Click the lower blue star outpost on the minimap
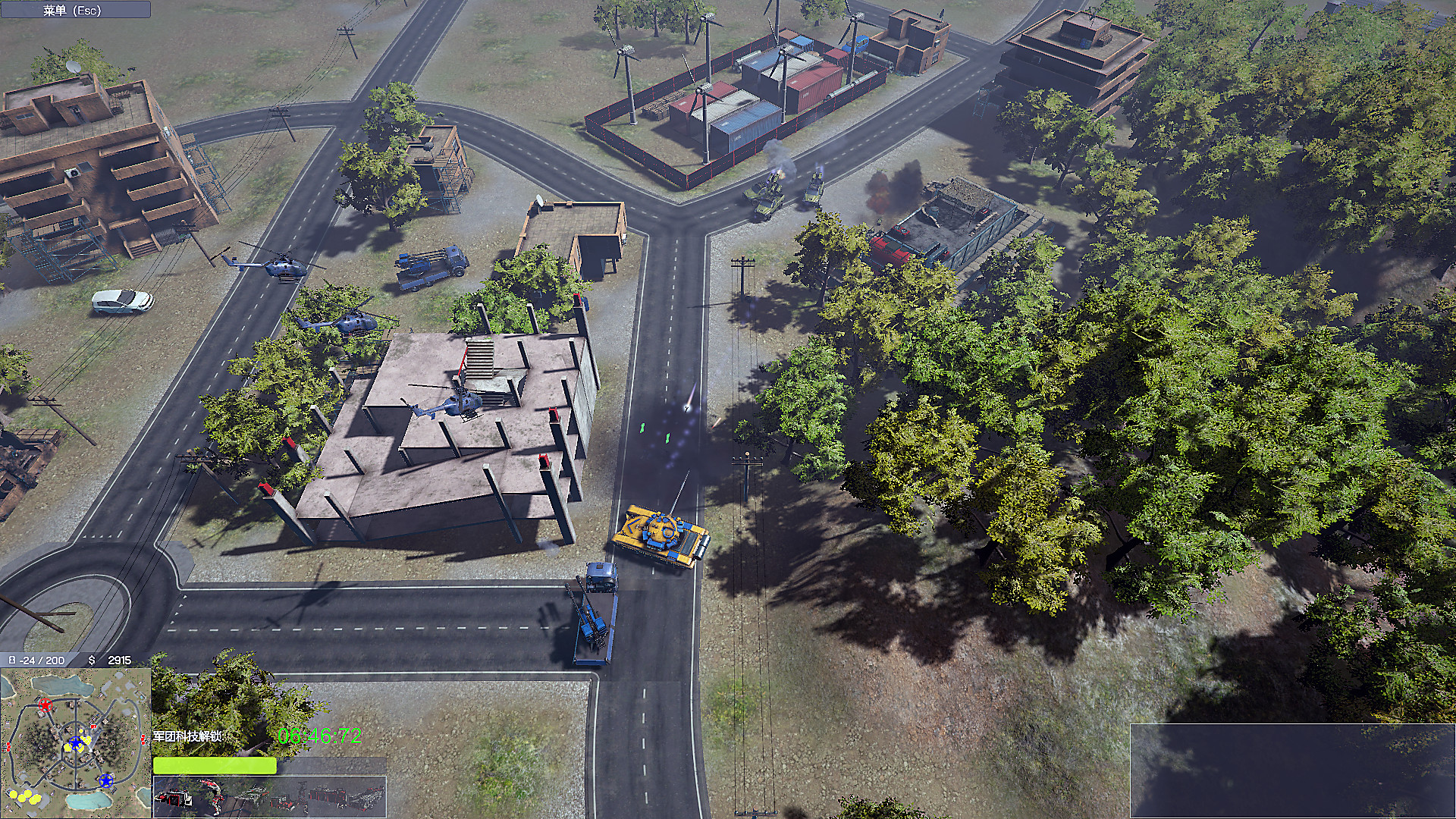This screenshot has width=1456, height=819. tap(105, 783)
